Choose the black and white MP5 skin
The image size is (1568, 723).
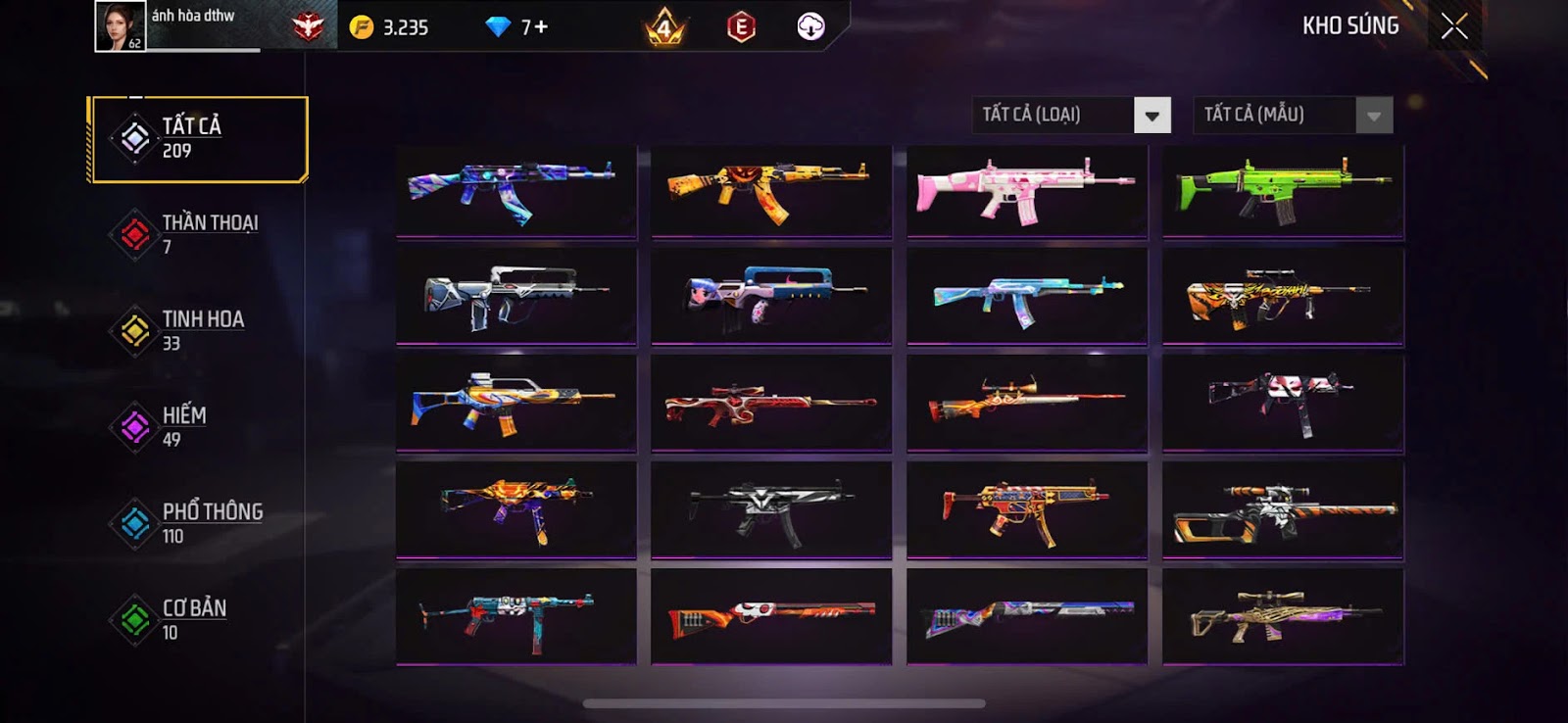click(771, 509)
